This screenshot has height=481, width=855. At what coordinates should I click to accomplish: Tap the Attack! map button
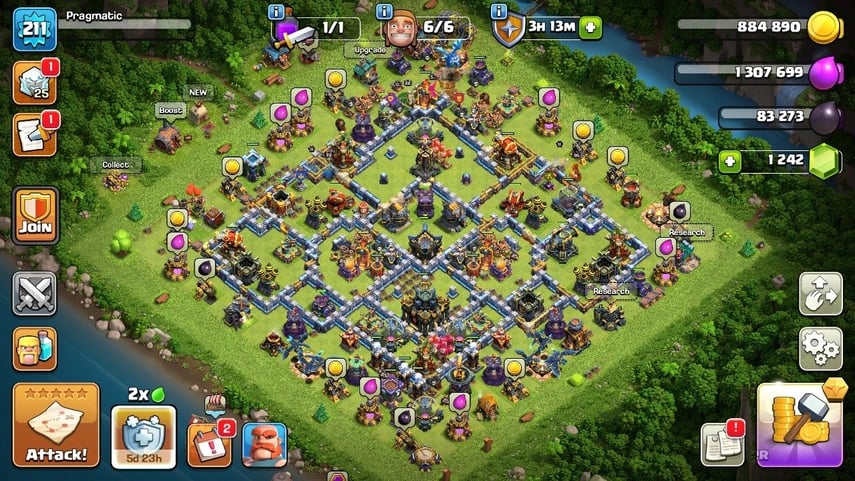[x=56, y=424]
